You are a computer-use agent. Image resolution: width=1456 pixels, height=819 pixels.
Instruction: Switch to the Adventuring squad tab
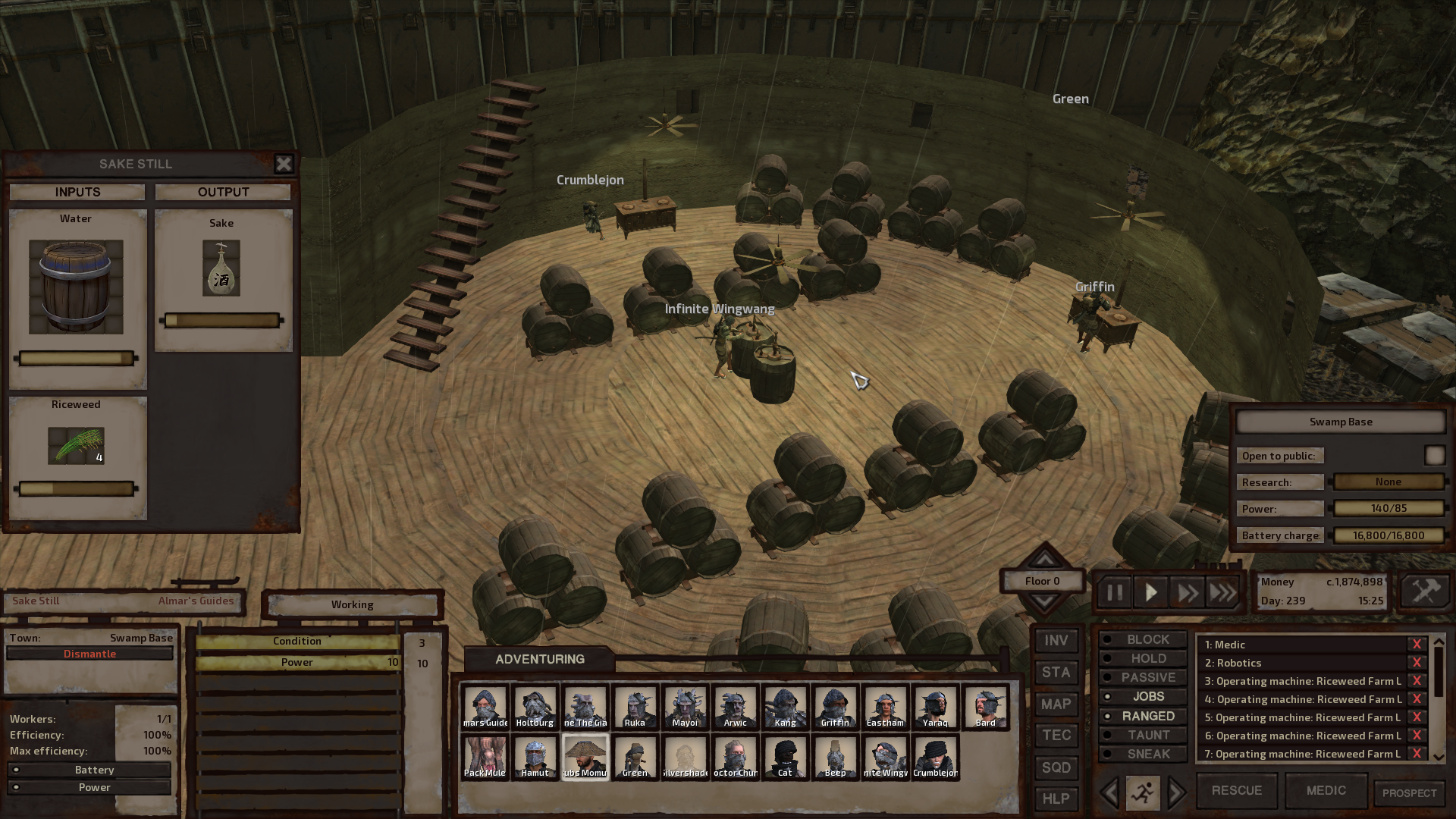point(539,659)
